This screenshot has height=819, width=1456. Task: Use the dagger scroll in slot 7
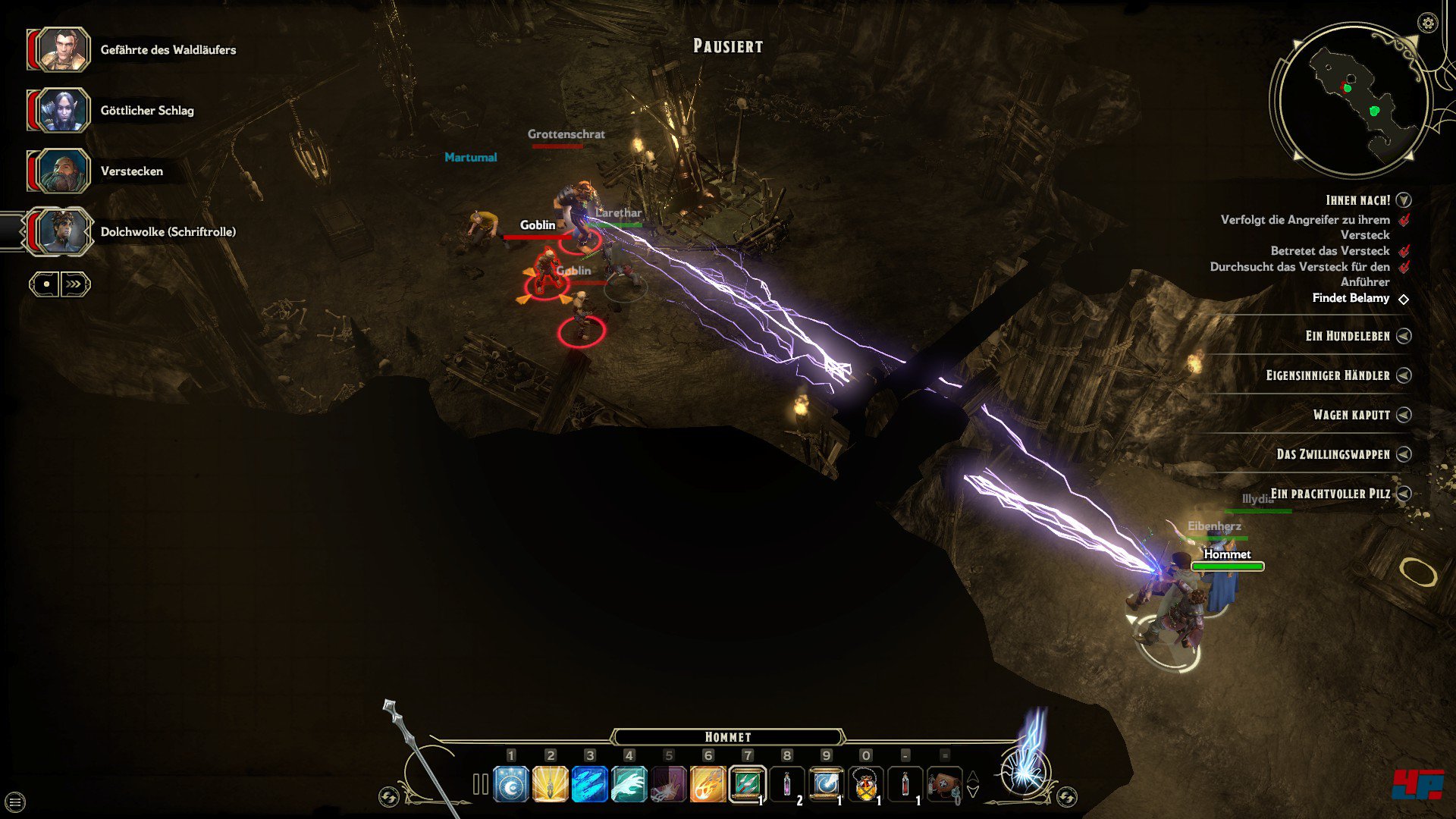(747, 785)
